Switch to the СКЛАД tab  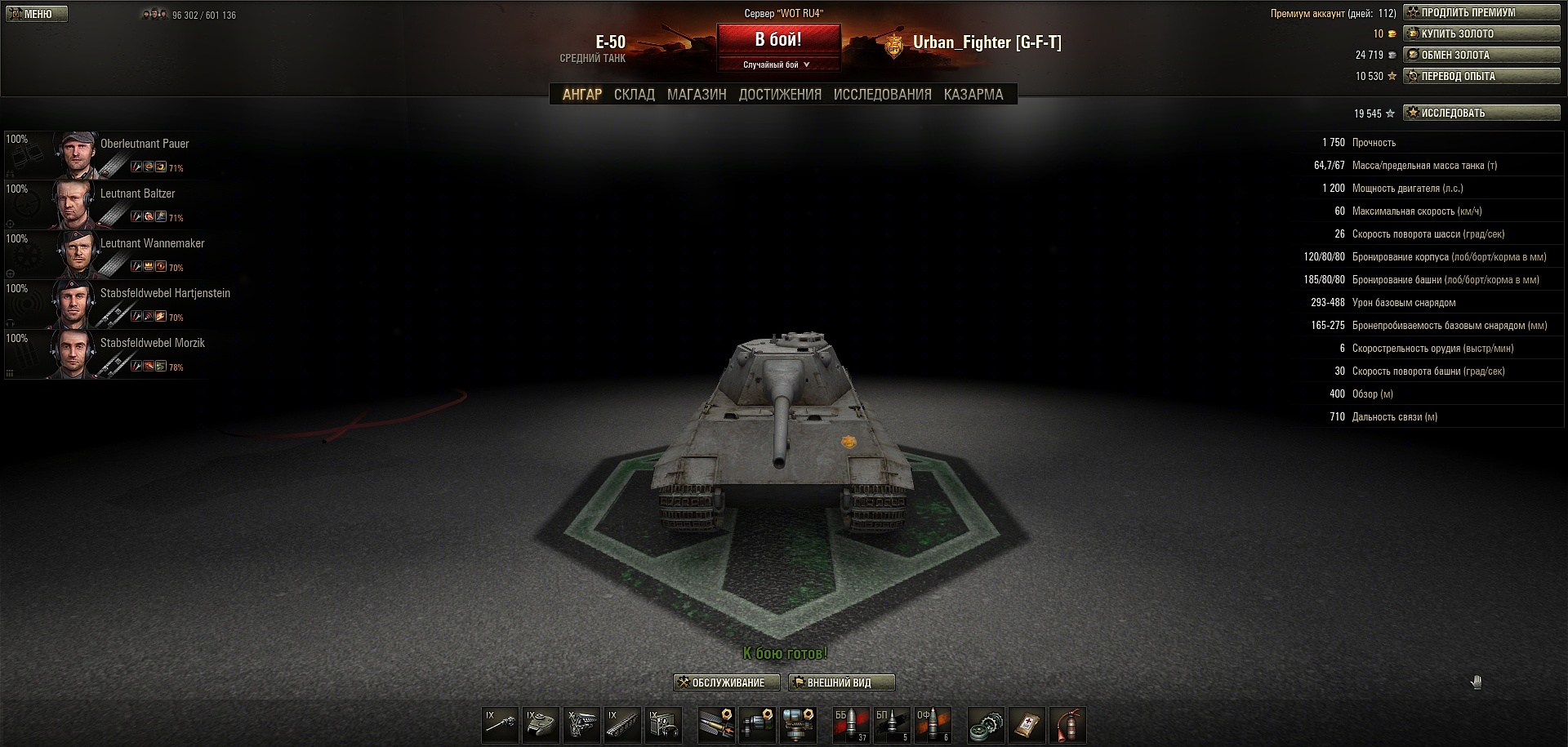click(x=634, y=95)
